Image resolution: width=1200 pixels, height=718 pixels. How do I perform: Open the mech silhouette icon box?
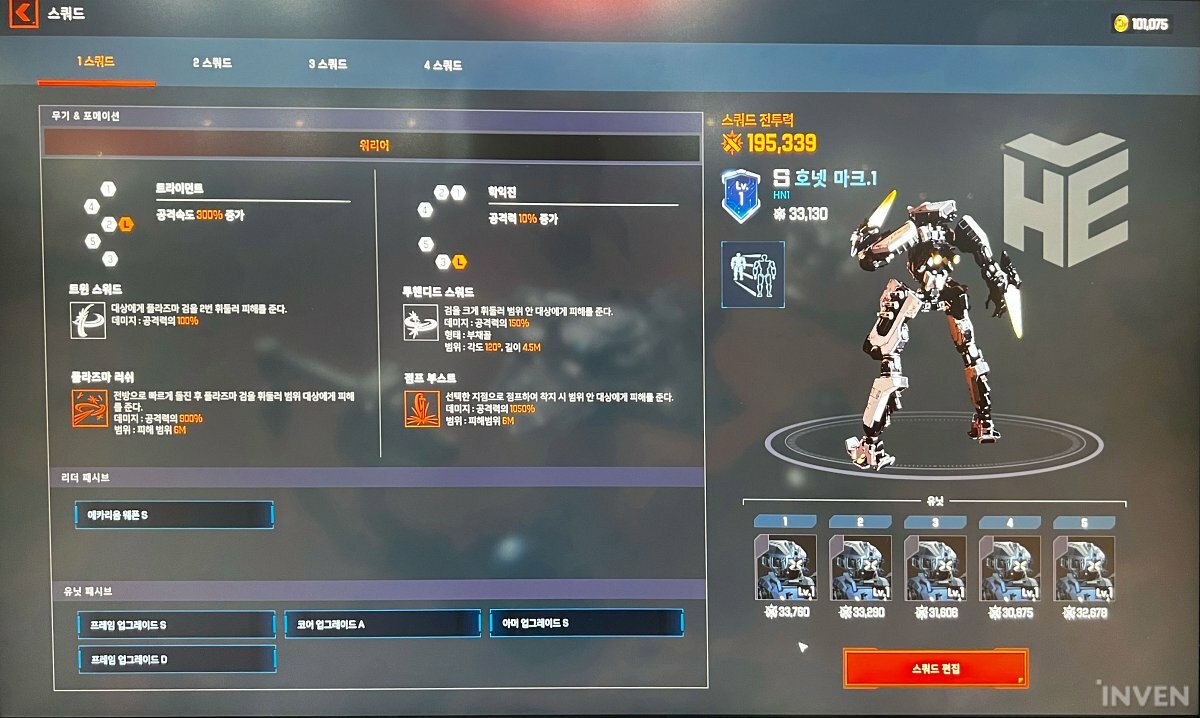pyautogui.click(x=752, y=274)
